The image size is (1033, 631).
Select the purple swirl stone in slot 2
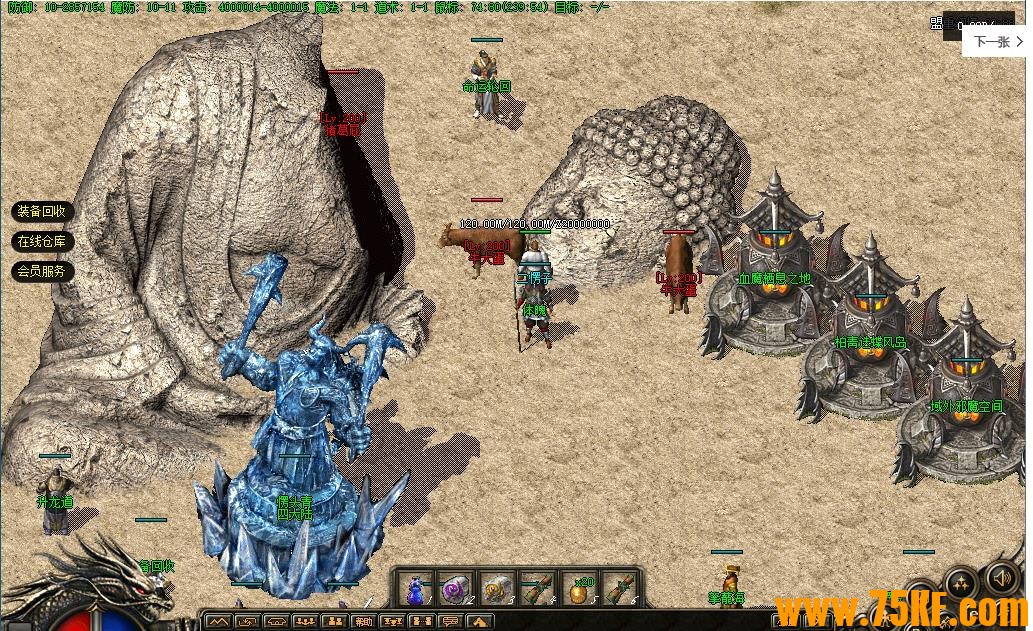click(456, 589)
